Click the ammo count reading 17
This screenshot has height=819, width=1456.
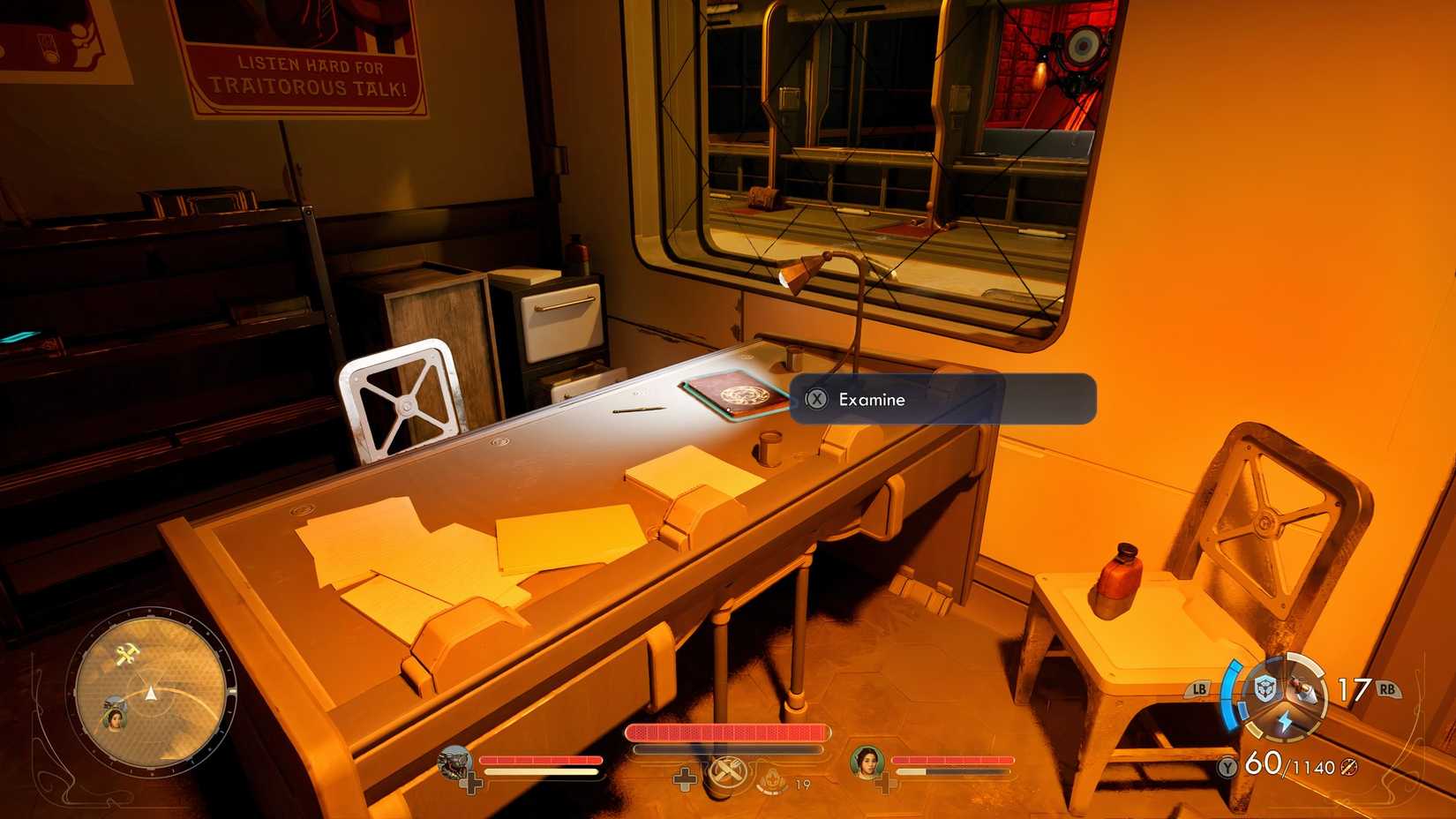[x=1354, y=688]
